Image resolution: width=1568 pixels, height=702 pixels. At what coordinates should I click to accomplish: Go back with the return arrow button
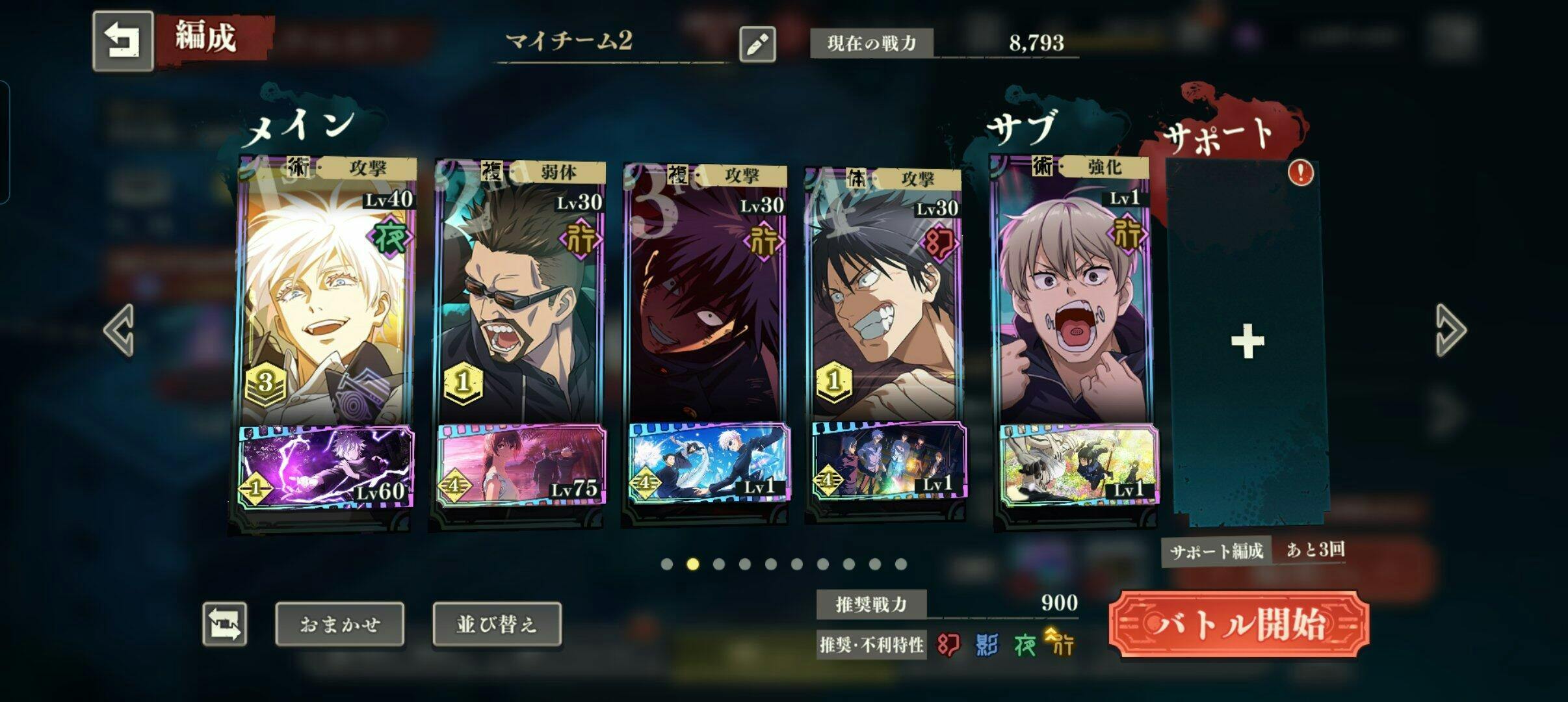pos(123,40)
